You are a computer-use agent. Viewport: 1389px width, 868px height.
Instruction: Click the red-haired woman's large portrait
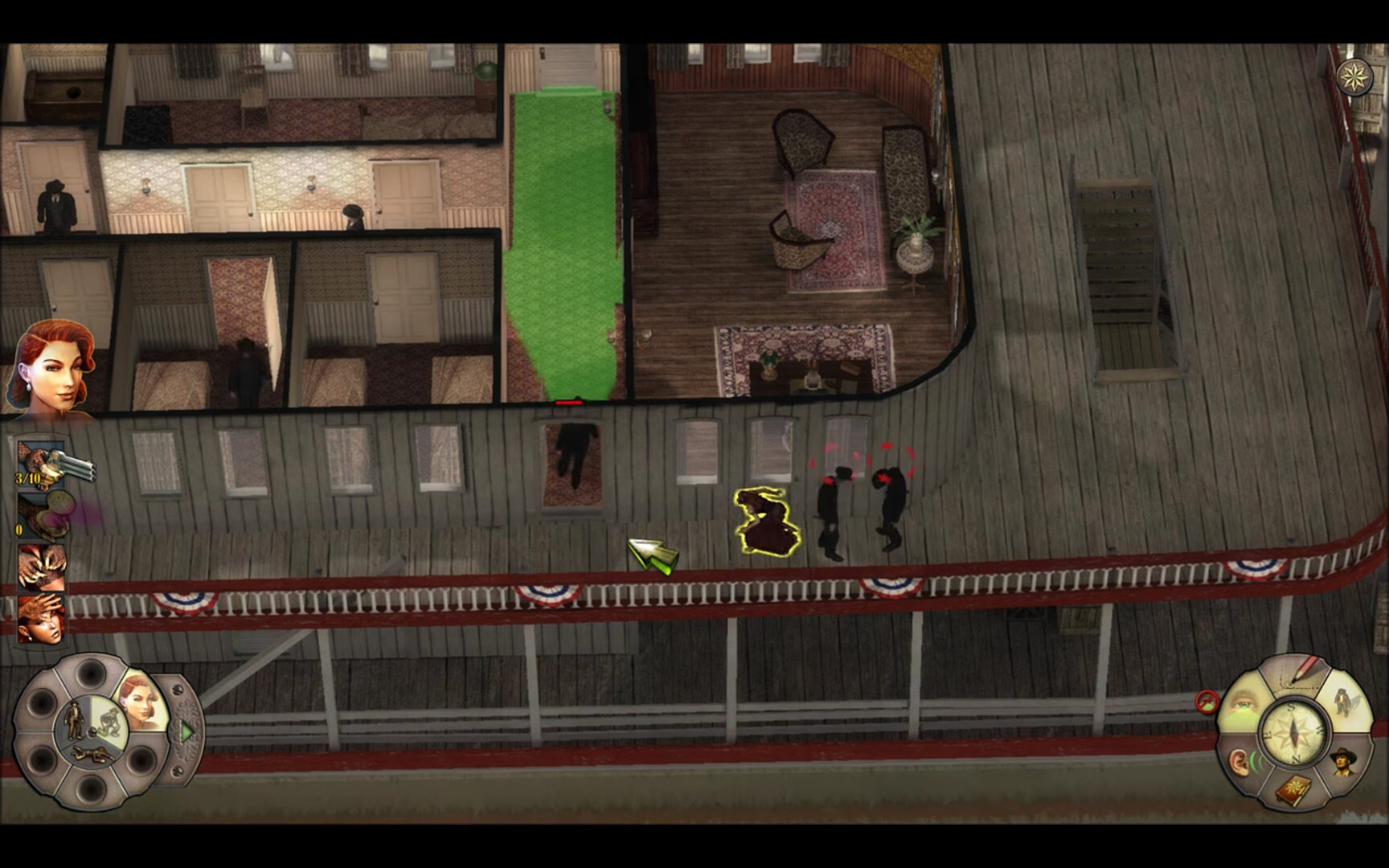click(51, 368)
